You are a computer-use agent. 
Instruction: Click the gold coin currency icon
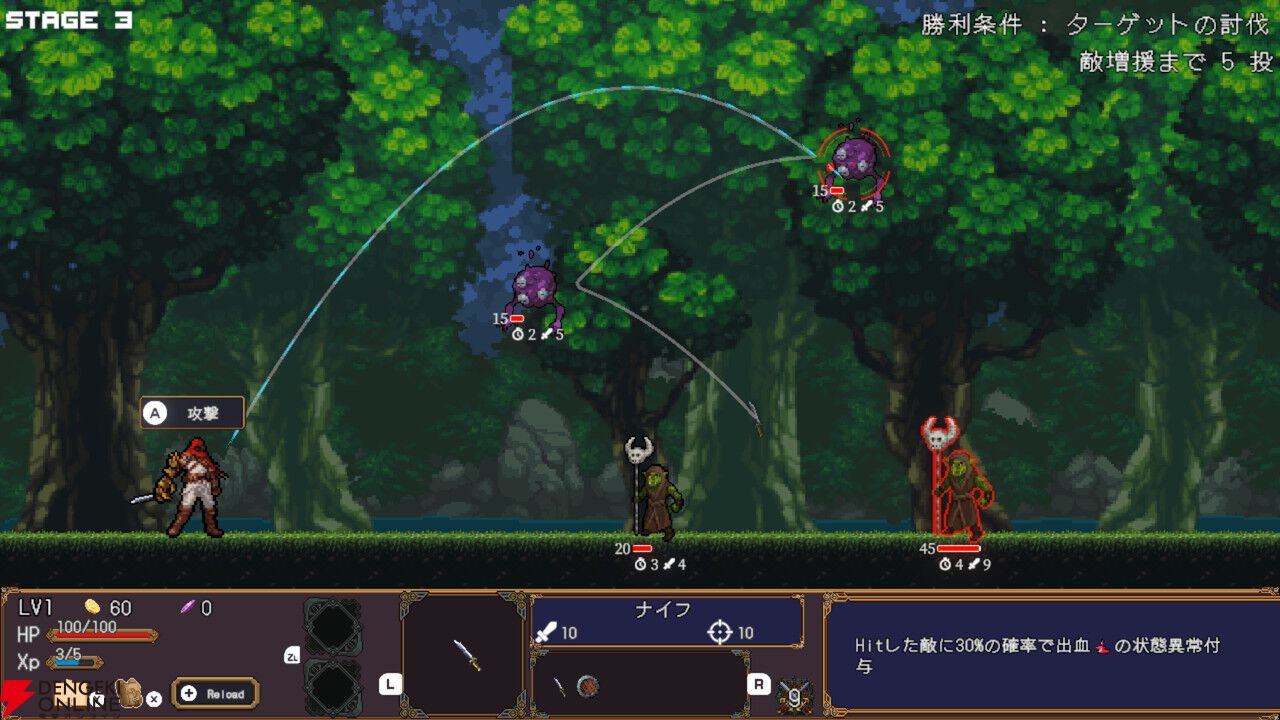tap(91, 608)
